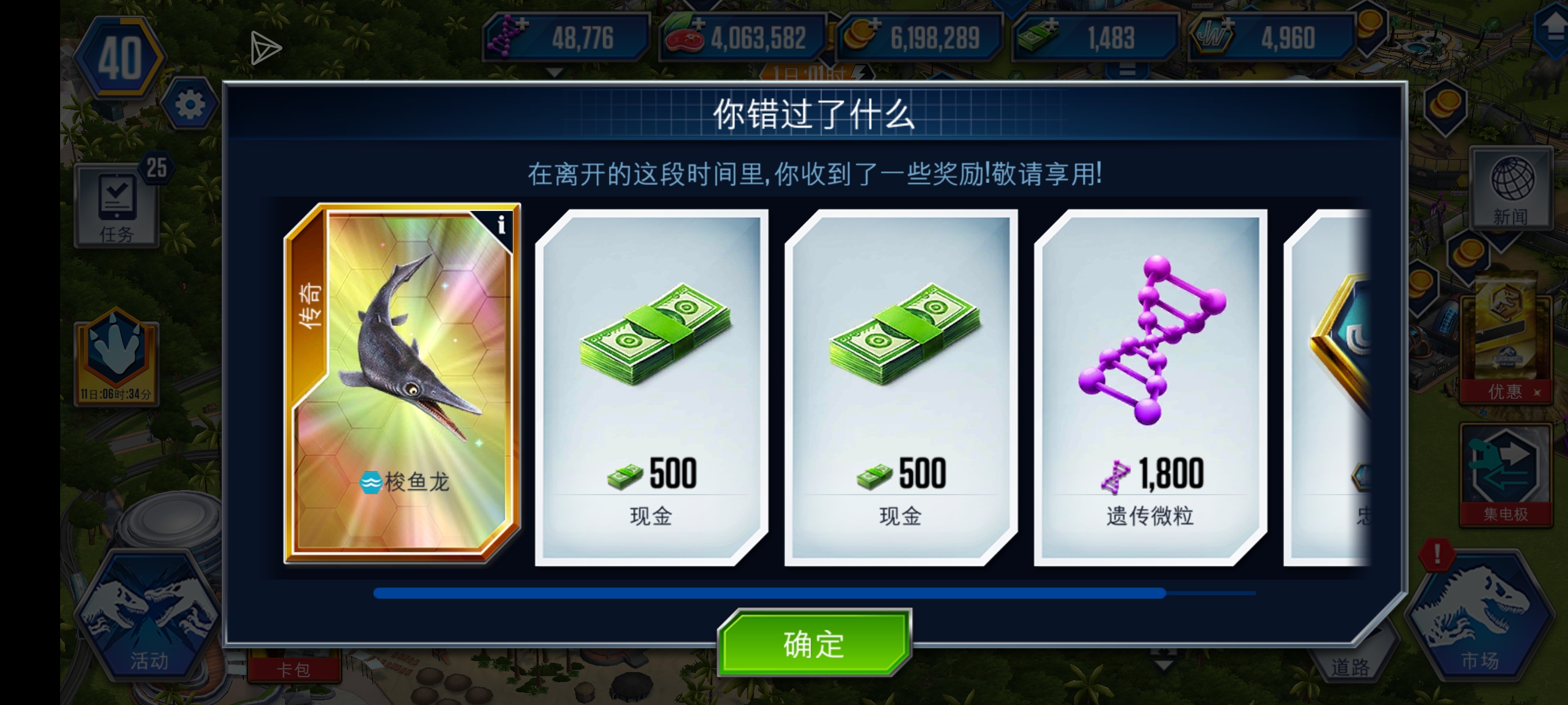Collapse the resource bar via down arrow
This screenshot has height=705, width=1568.
[554, 73]
